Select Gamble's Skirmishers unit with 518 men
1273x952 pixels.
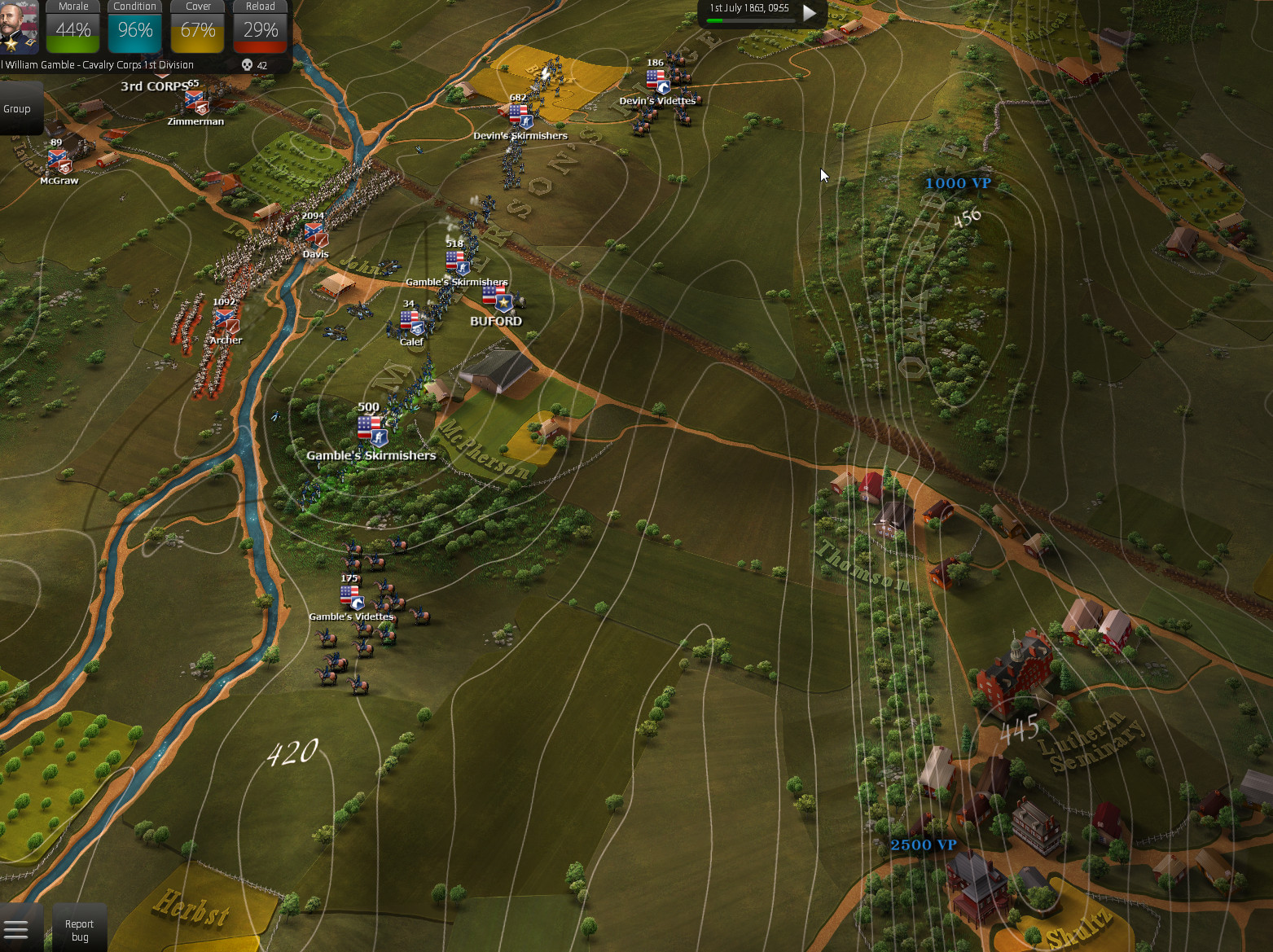tap(456, 262)
